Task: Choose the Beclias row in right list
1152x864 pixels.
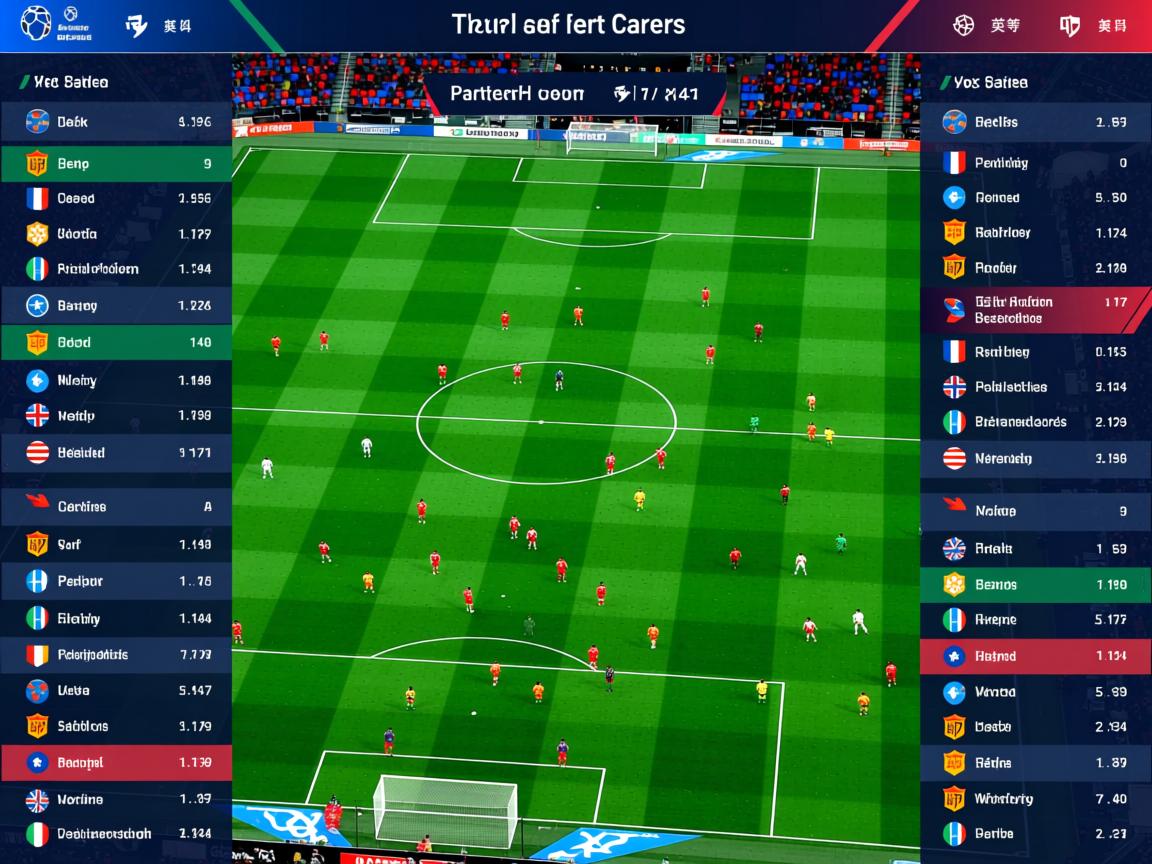Action: coord(1036,122)
